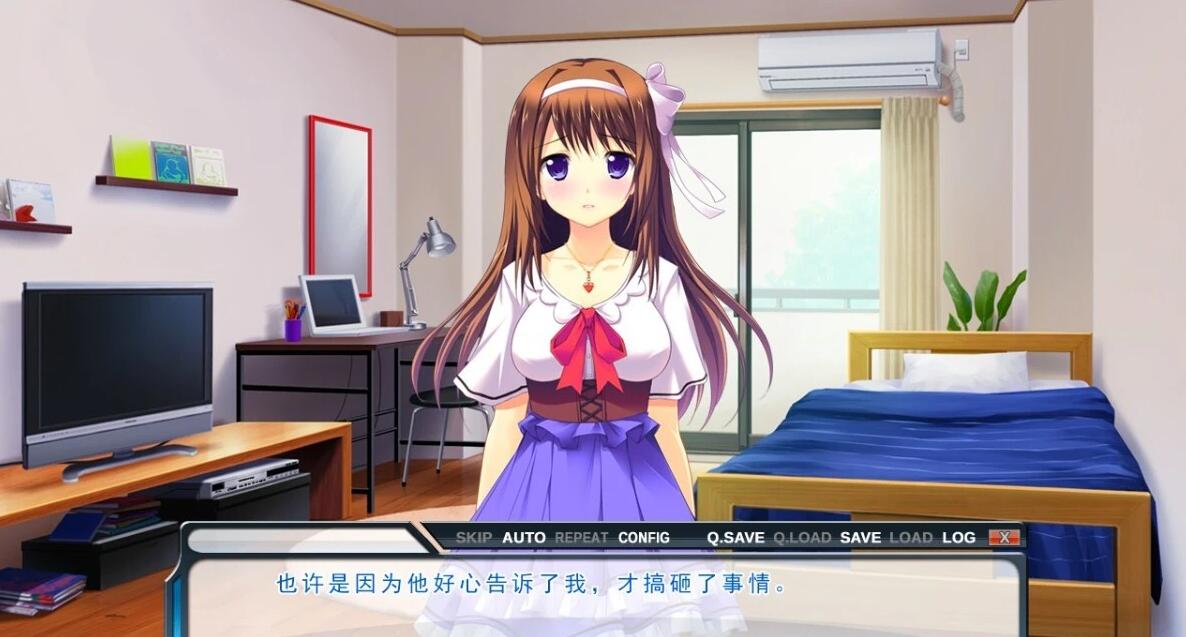Open the CONFIG settings menu
1186x637 pixels.
644,538
